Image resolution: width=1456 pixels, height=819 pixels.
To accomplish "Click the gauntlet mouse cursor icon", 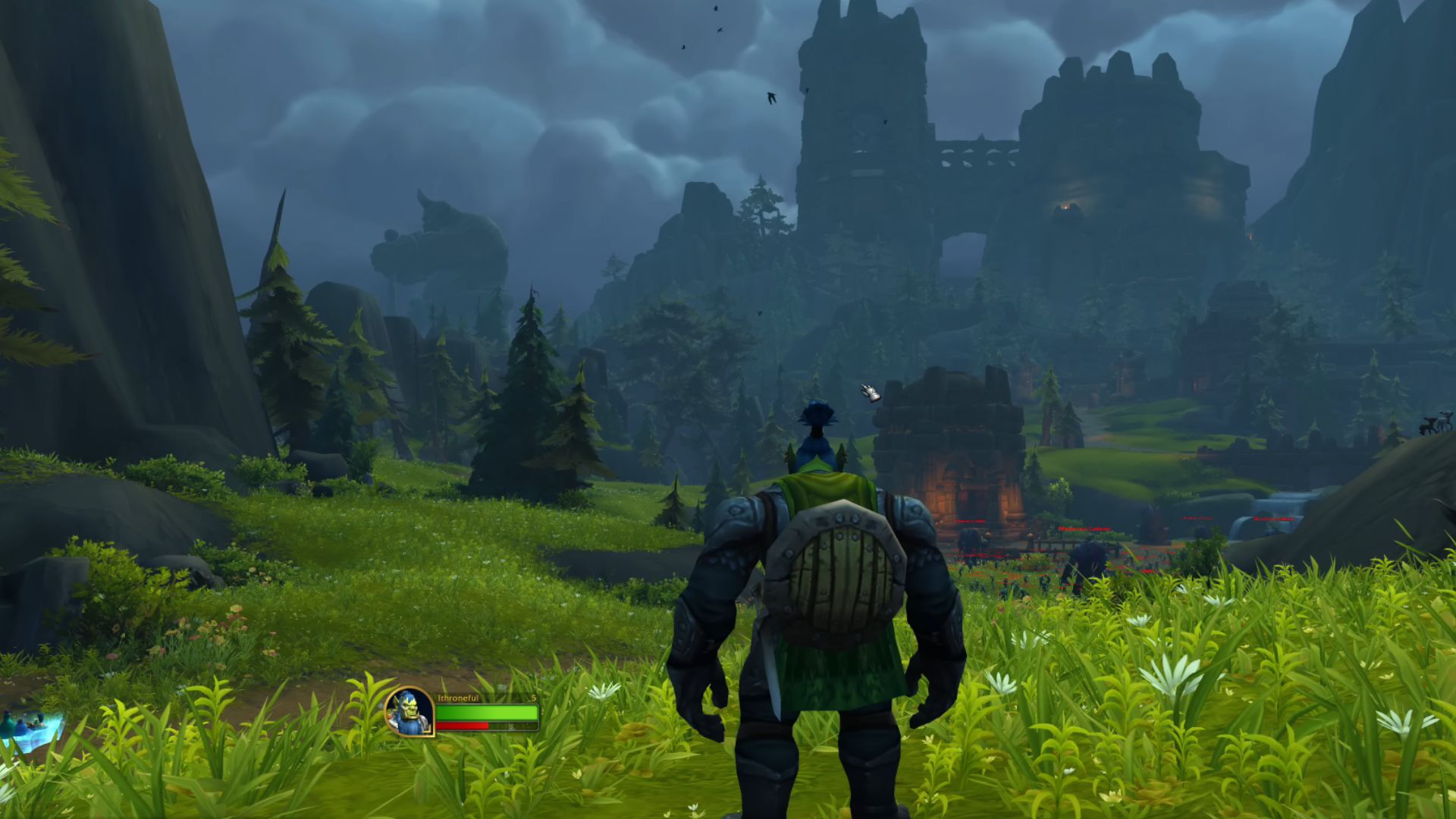I will pyautogui.click(x=869, y=392).
